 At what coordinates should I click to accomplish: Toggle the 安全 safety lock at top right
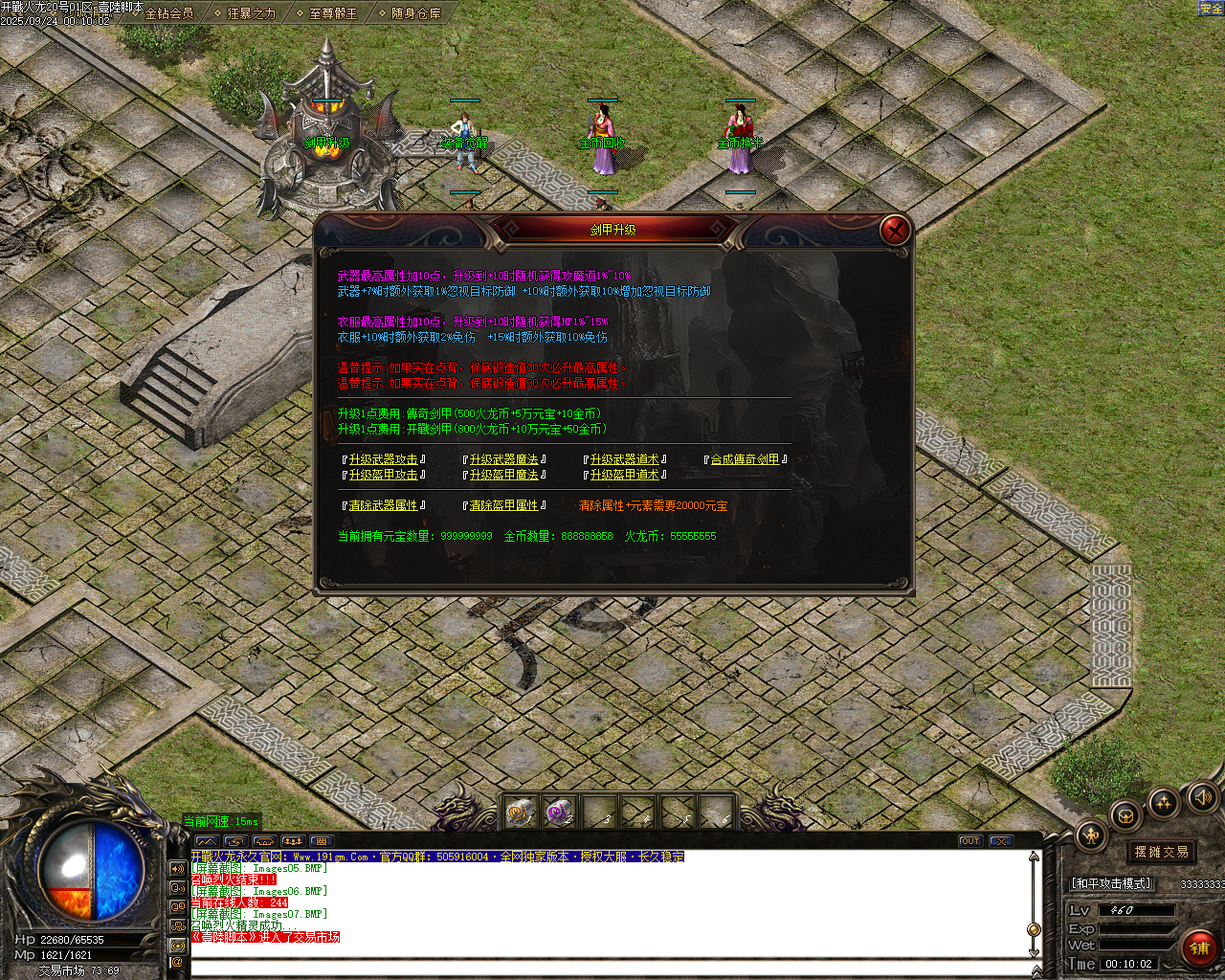coord(1212,9)
